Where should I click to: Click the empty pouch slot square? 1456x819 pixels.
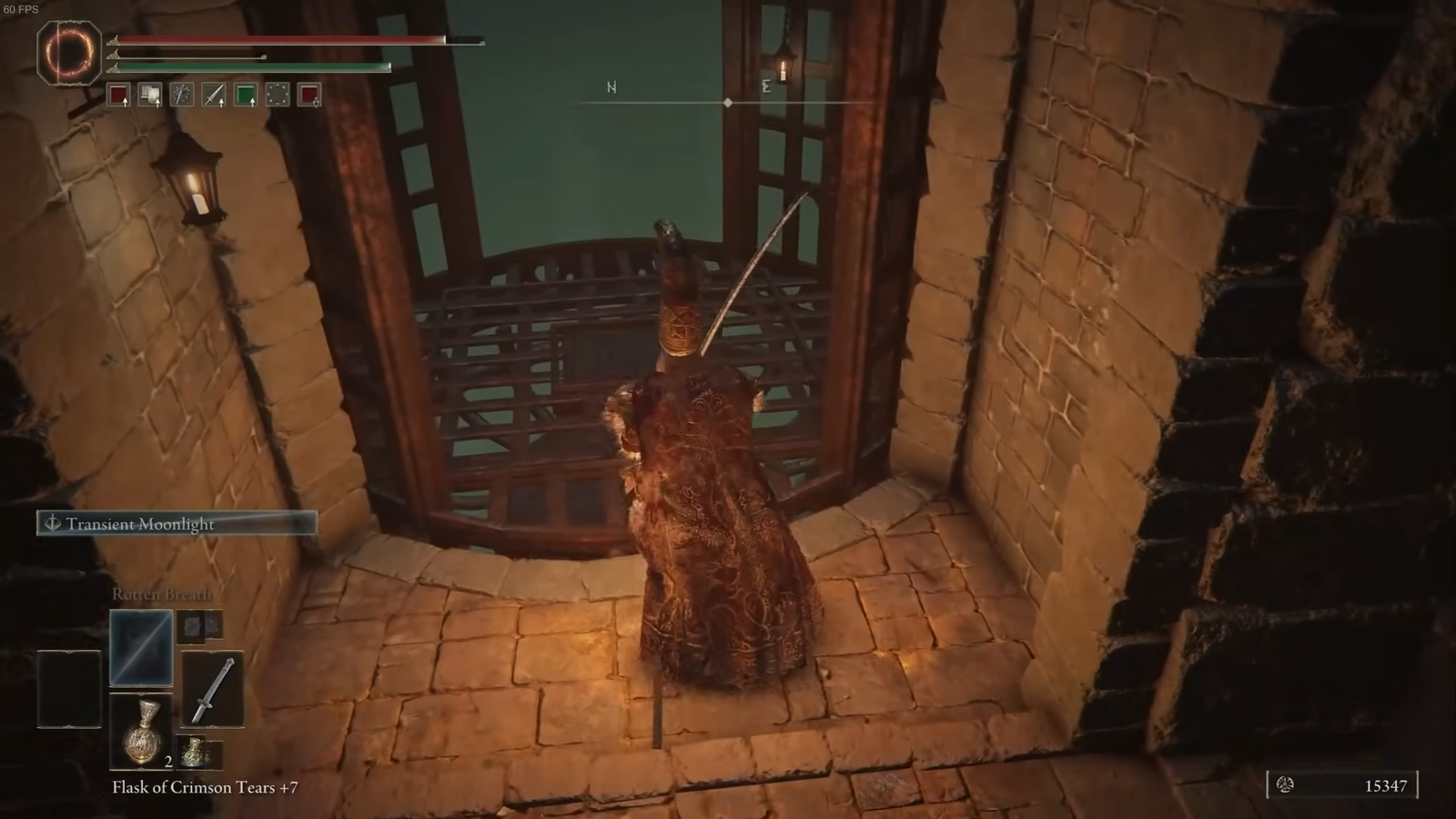(67, 687)
